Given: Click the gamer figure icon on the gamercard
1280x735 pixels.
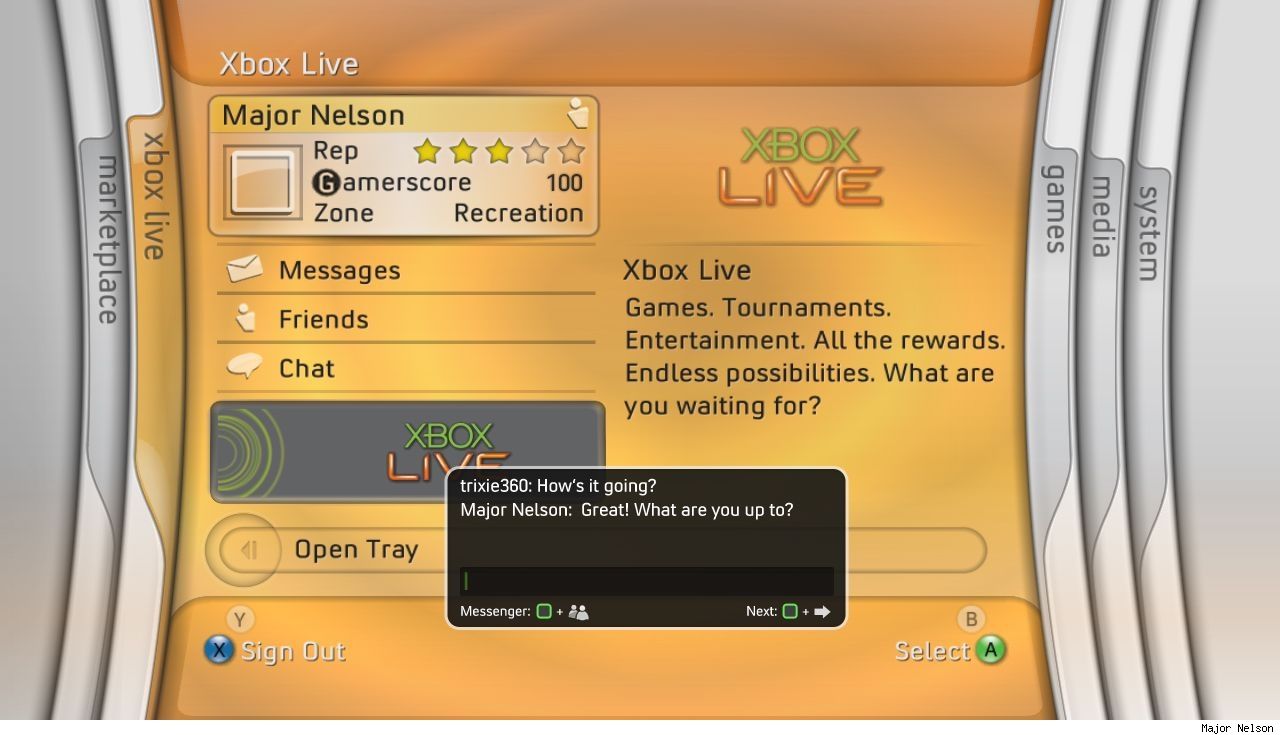Looking at the screenshot, I should coord(578,113).
